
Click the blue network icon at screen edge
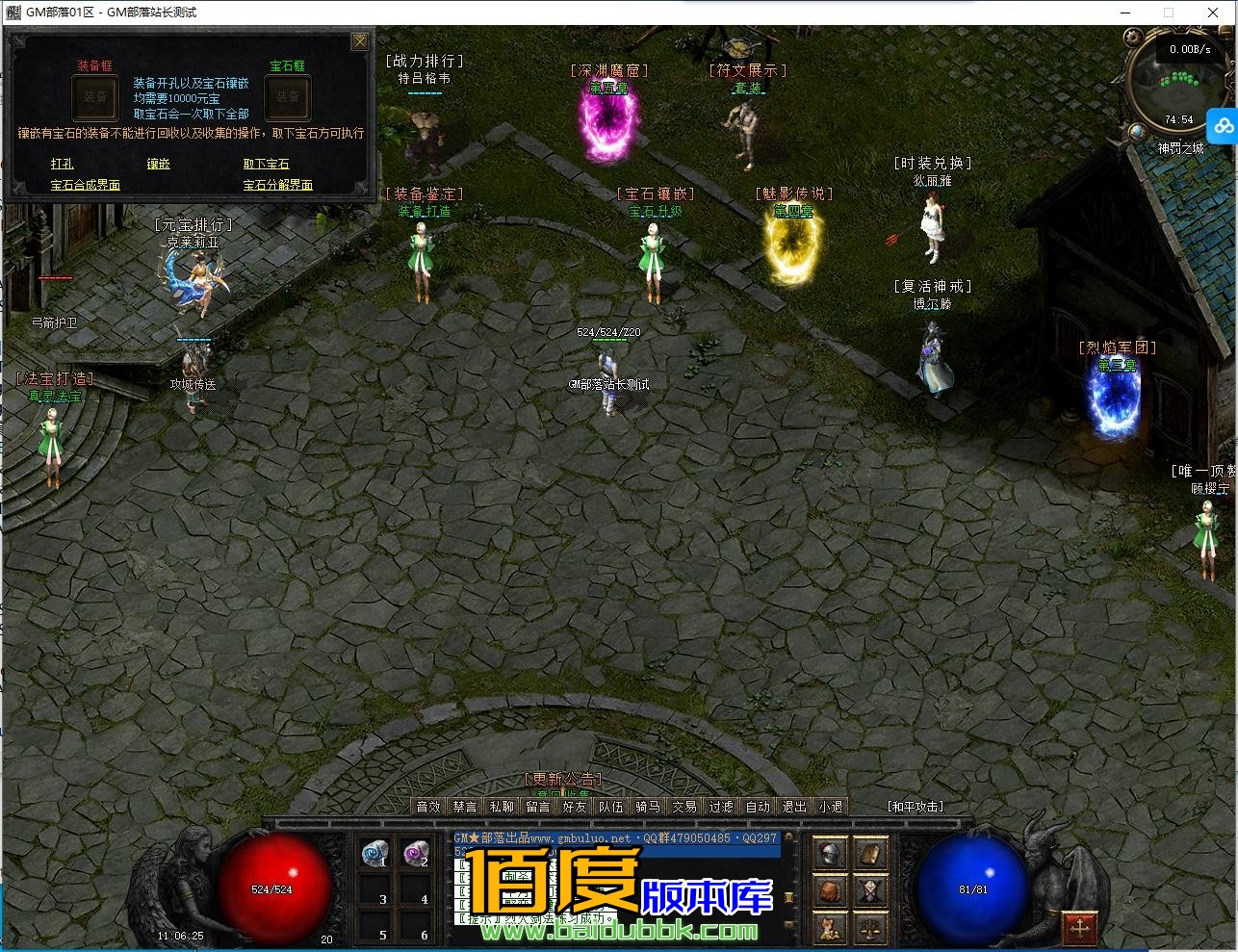pos(1223,125)
